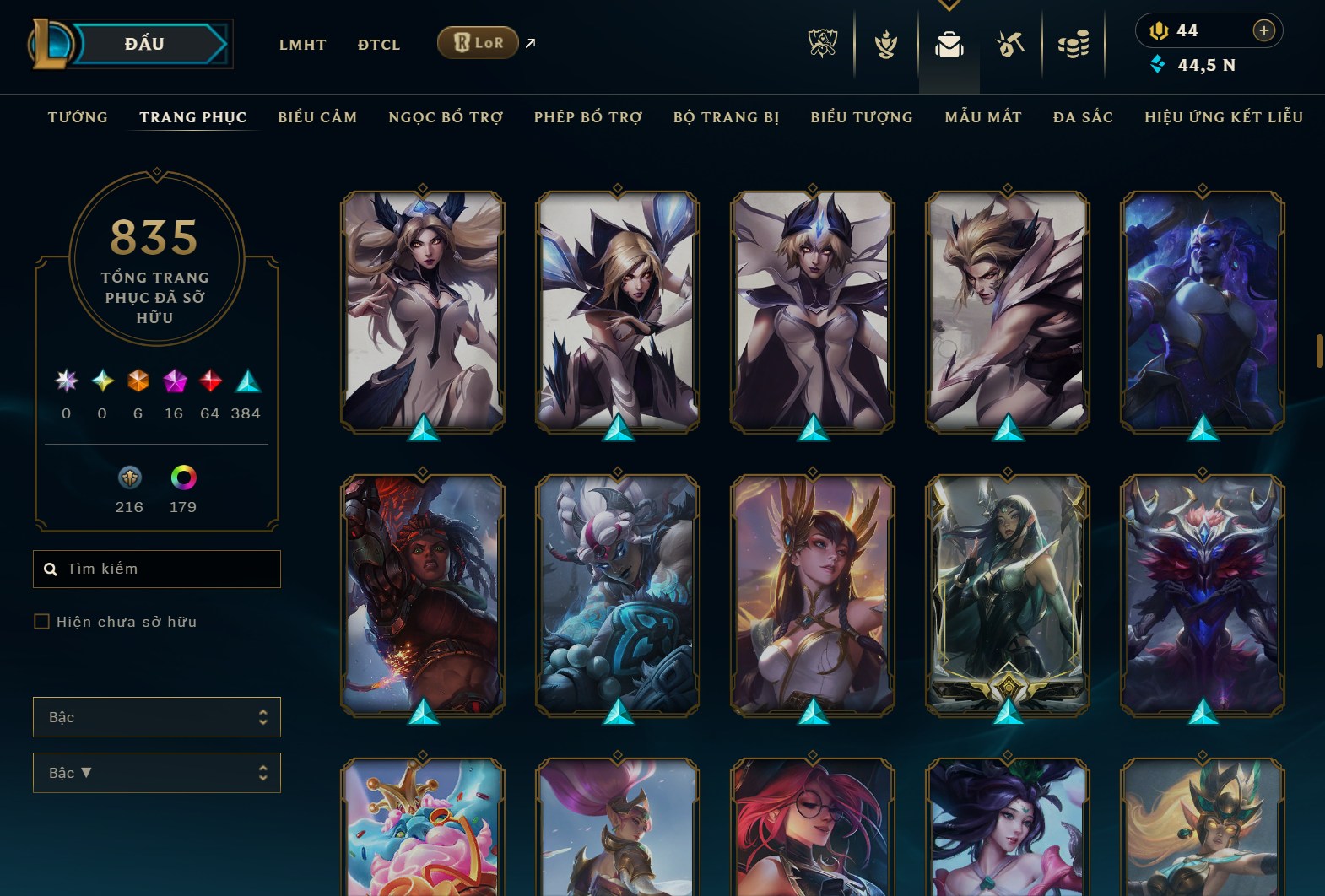Click the blue essence currency icon
The image size is (1325, 896).
click(x=1158, y=62)
